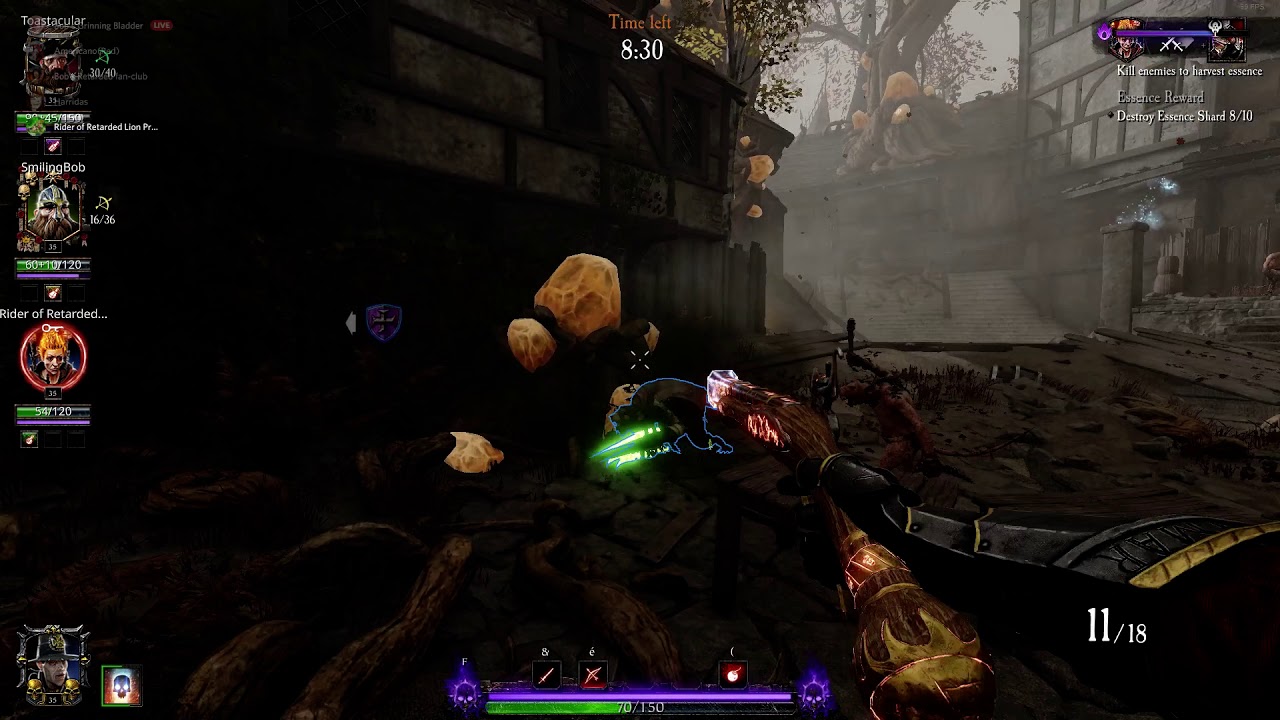Click your witch hunter portrait

53,663
